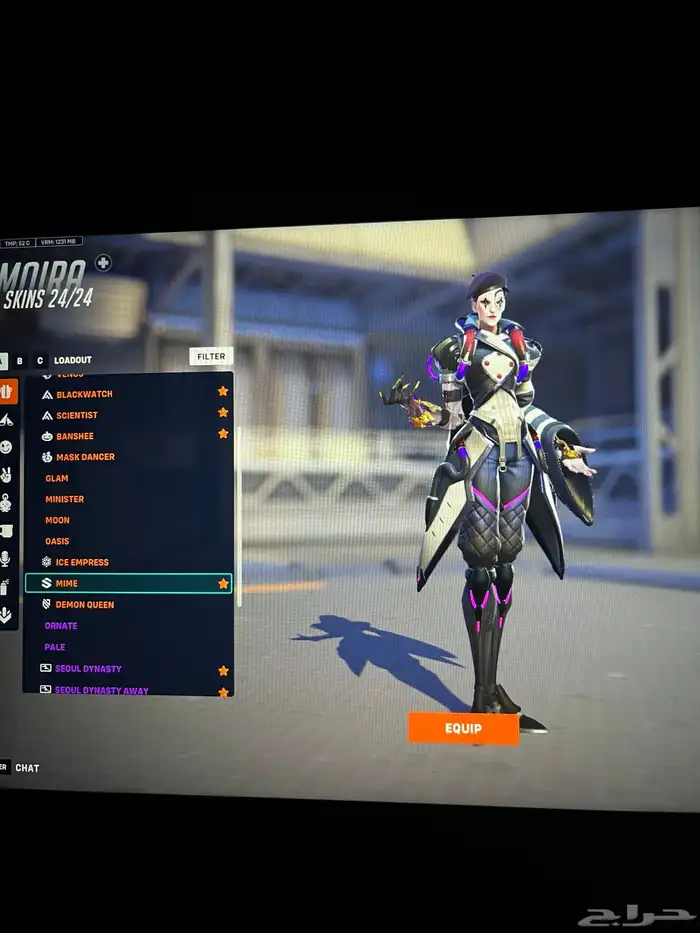Select the Blackwatch skin
This screenshot has width=700, height=933.
pyautogui.click(x=84, y=394)
